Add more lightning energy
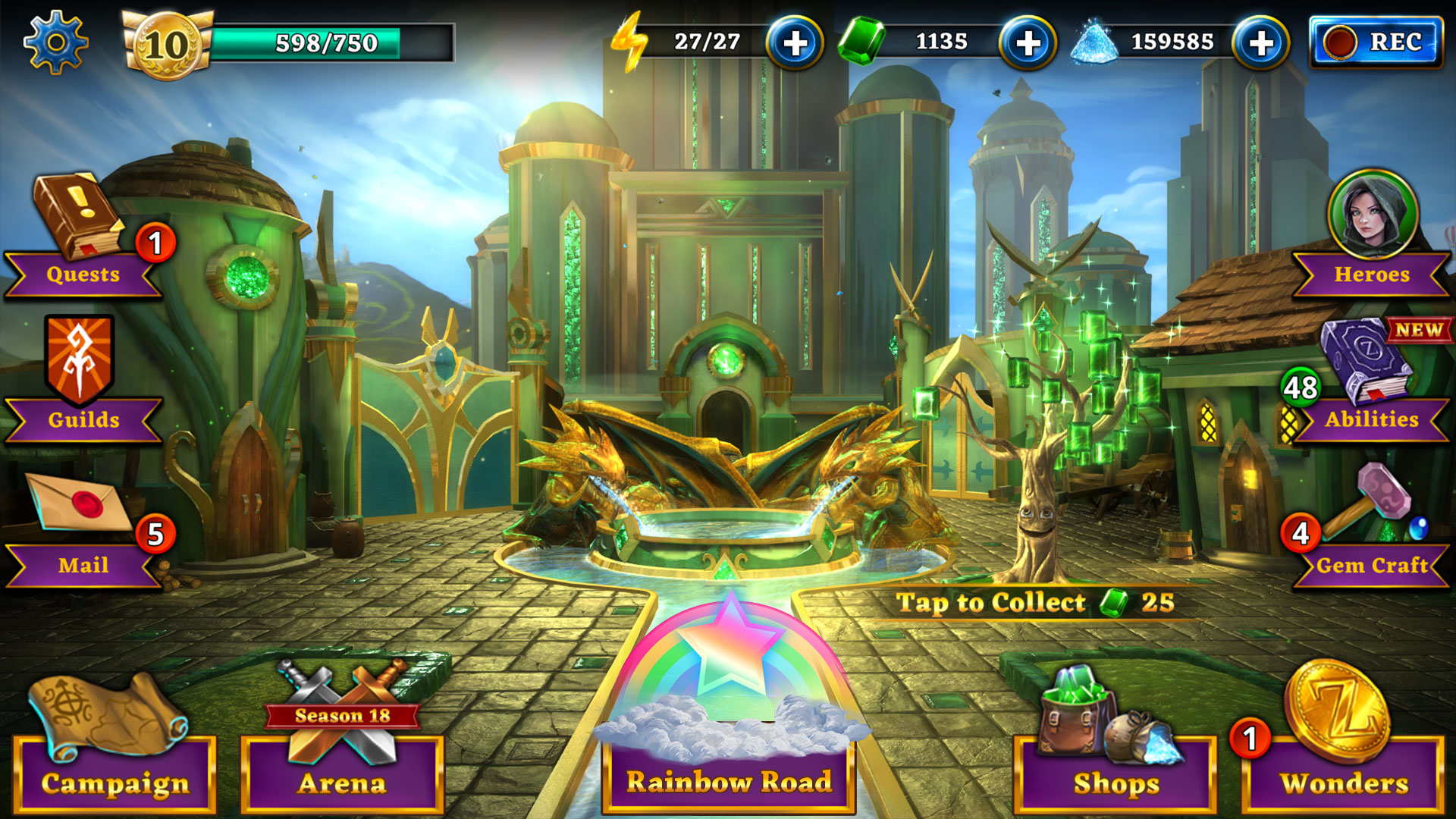This screenshot has width=1456, height=819. click(794, 43)
